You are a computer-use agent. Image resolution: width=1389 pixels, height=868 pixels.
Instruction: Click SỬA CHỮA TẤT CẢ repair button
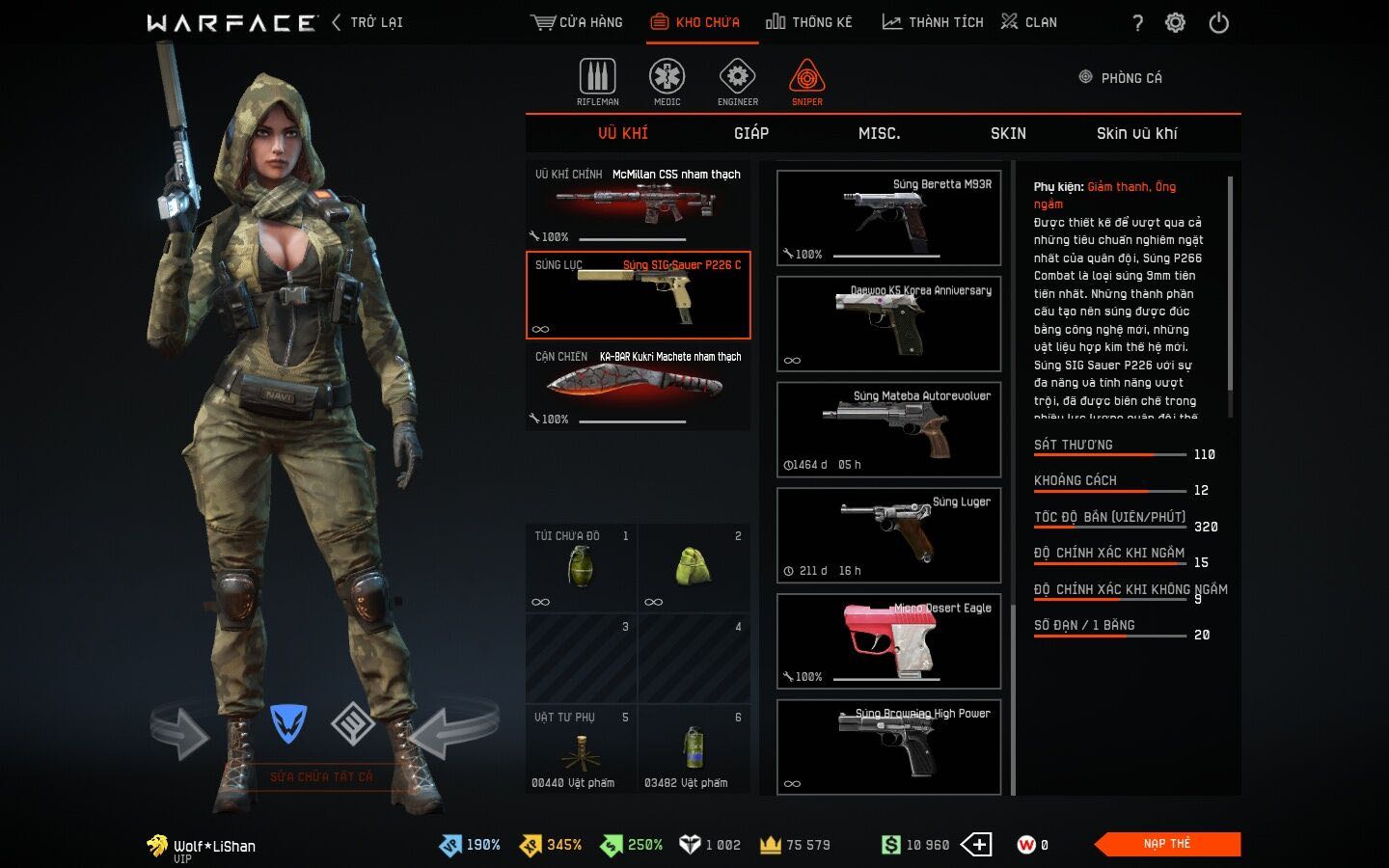[x=321, y=776]
